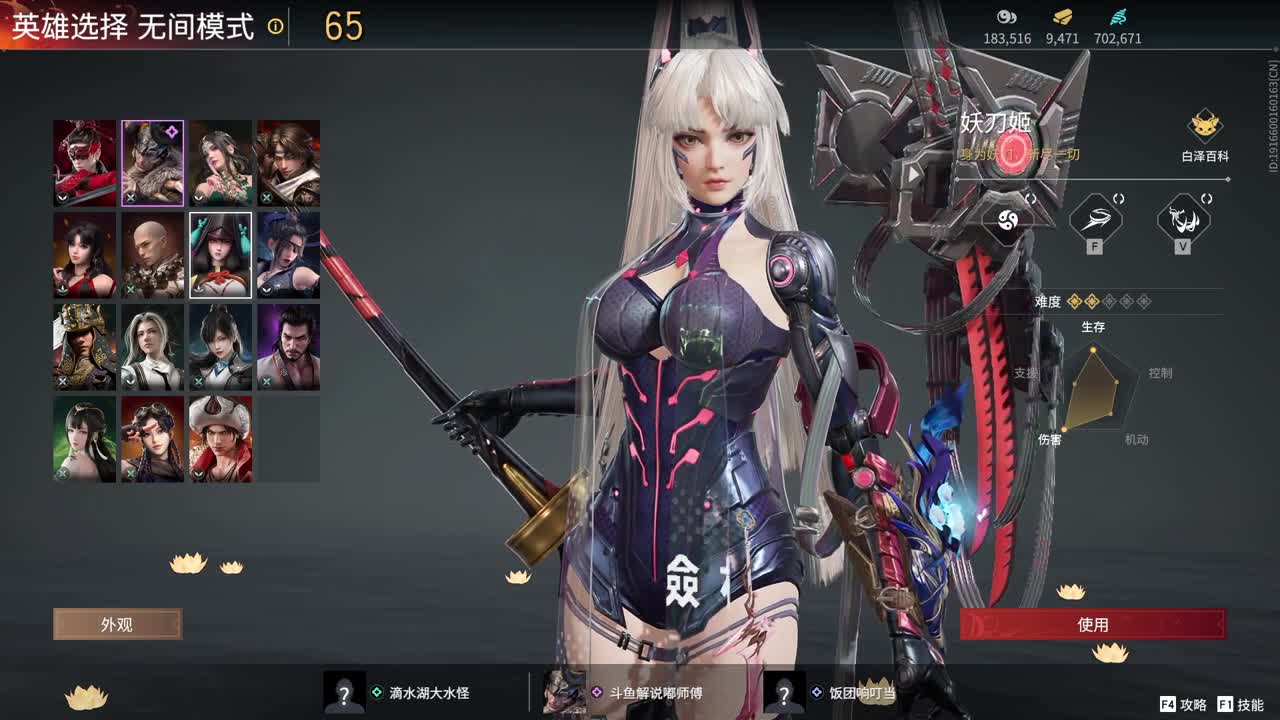Screen dimensions: 1280x720
Task: Click the tael currency icon showing 183,516
Action: pos(1005,18)
